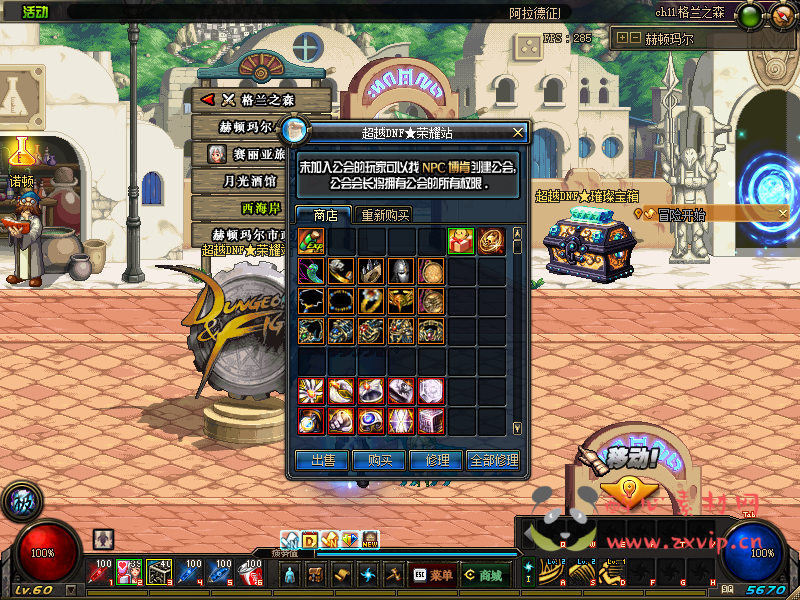This screenshot has height=600, width=800.
Task: Click the green orb channel button
Action: click(x=750, y=16)
